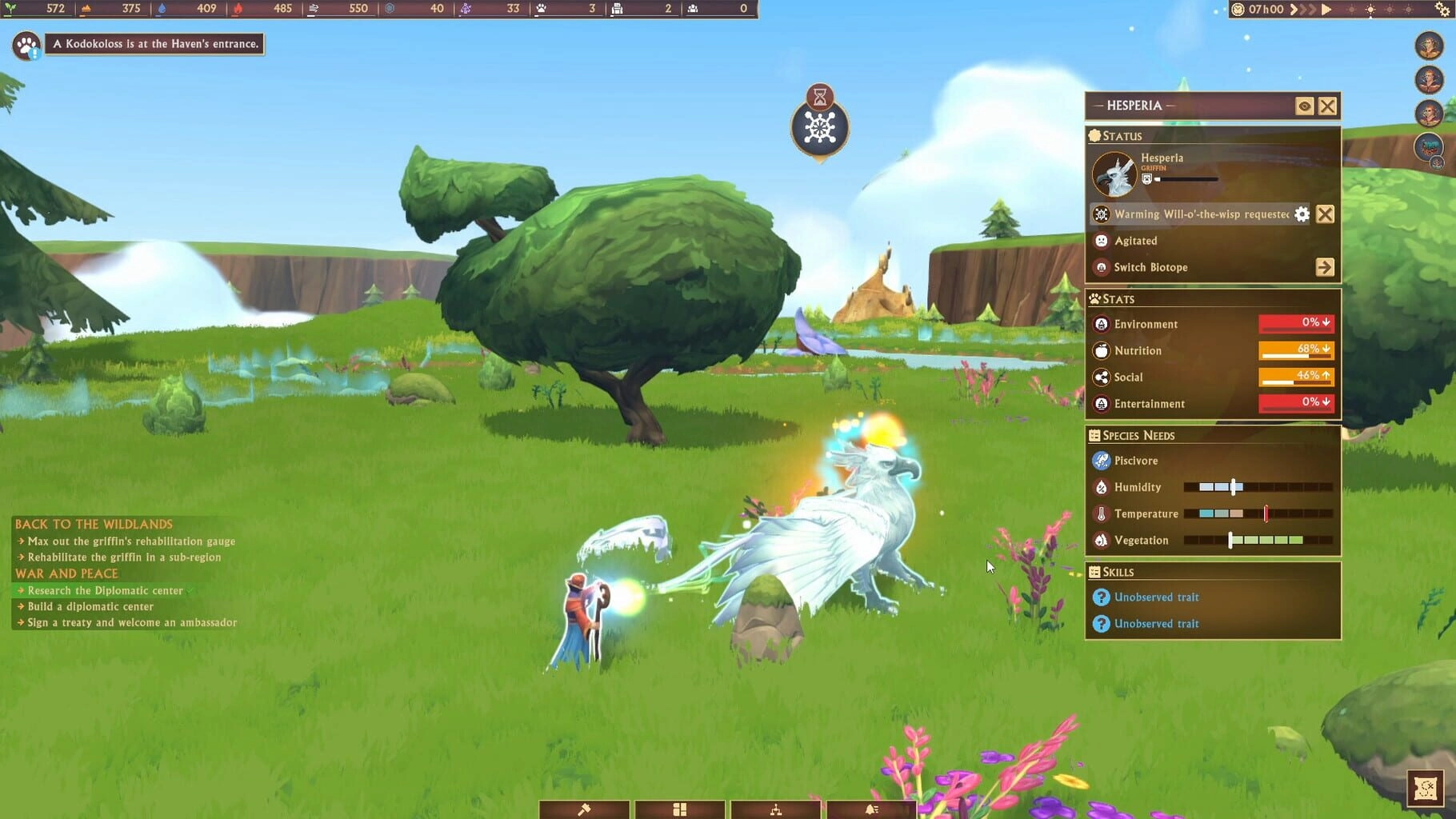Open the Kodokoloss at entrance notification
This screenshot has height=819, width=1456.
pyautogui.click(x=156, y=44)
